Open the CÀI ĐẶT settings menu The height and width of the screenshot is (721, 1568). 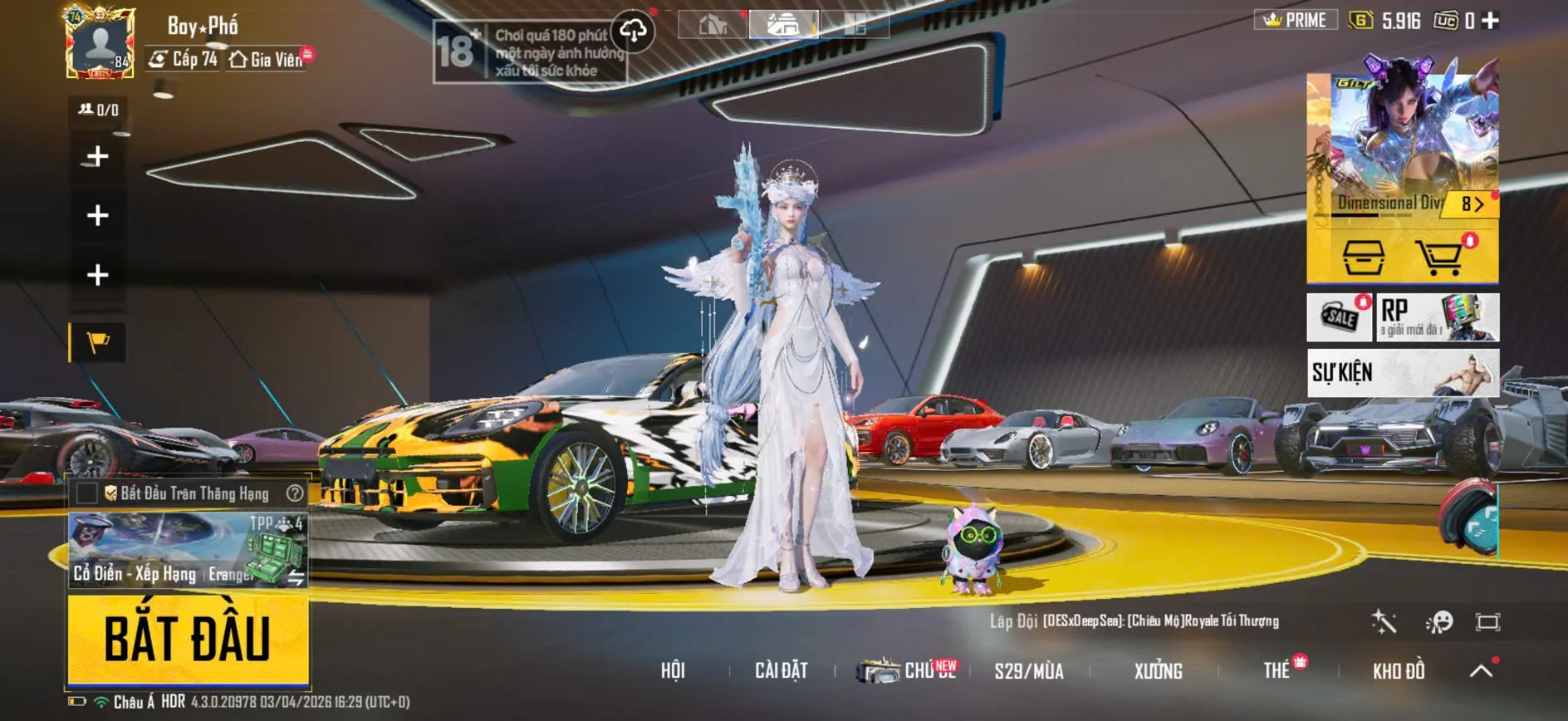[x=781, y=670]
